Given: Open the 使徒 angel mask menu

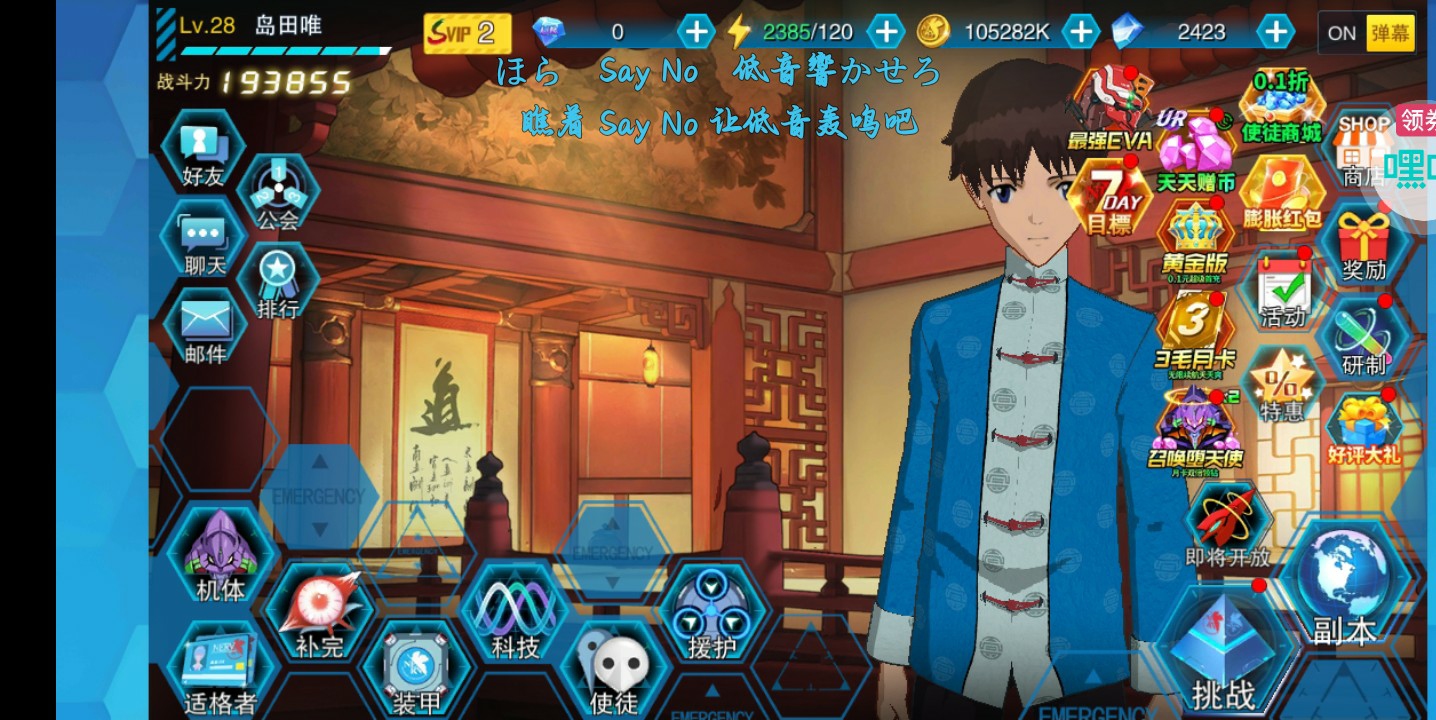Looking at the screenshot, I should [614, 670].
